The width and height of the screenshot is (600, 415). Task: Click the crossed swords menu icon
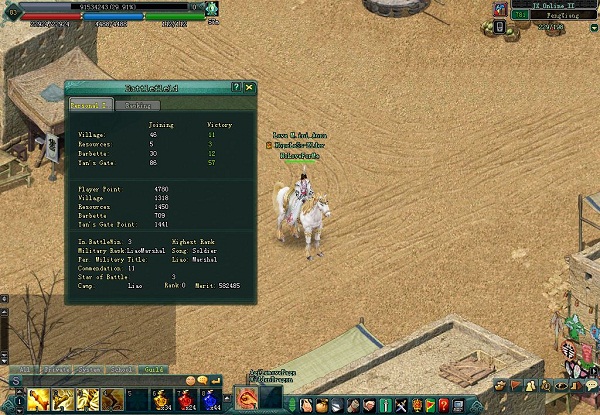pyautogui.click(x=400, y=405)
